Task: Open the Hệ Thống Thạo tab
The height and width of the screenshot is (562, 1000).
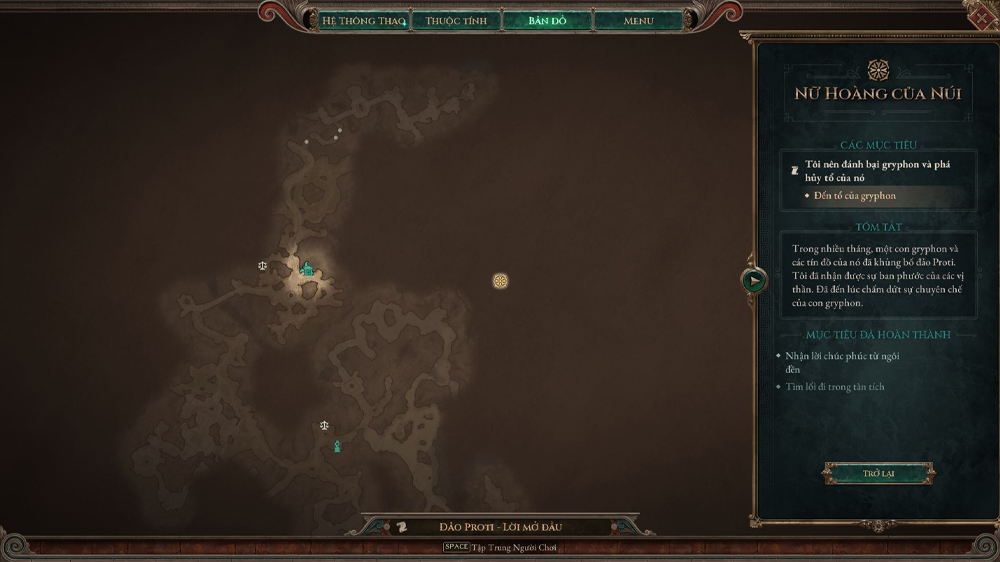Action: pyautogui.click(x=363, y=20)
